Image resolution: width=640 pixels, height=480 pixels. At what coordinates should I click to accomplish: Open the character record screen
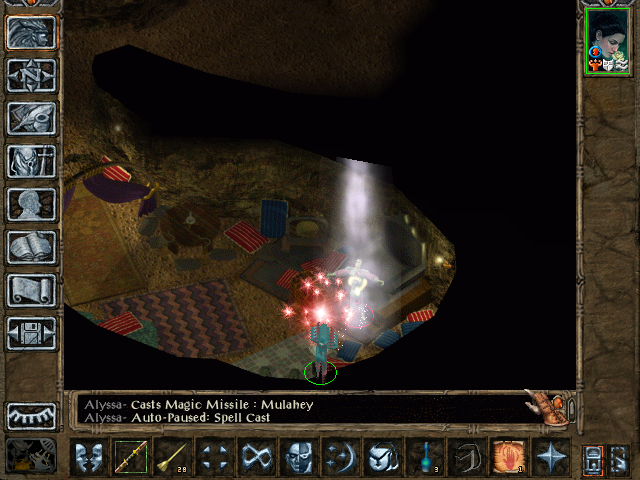point(32,204)
